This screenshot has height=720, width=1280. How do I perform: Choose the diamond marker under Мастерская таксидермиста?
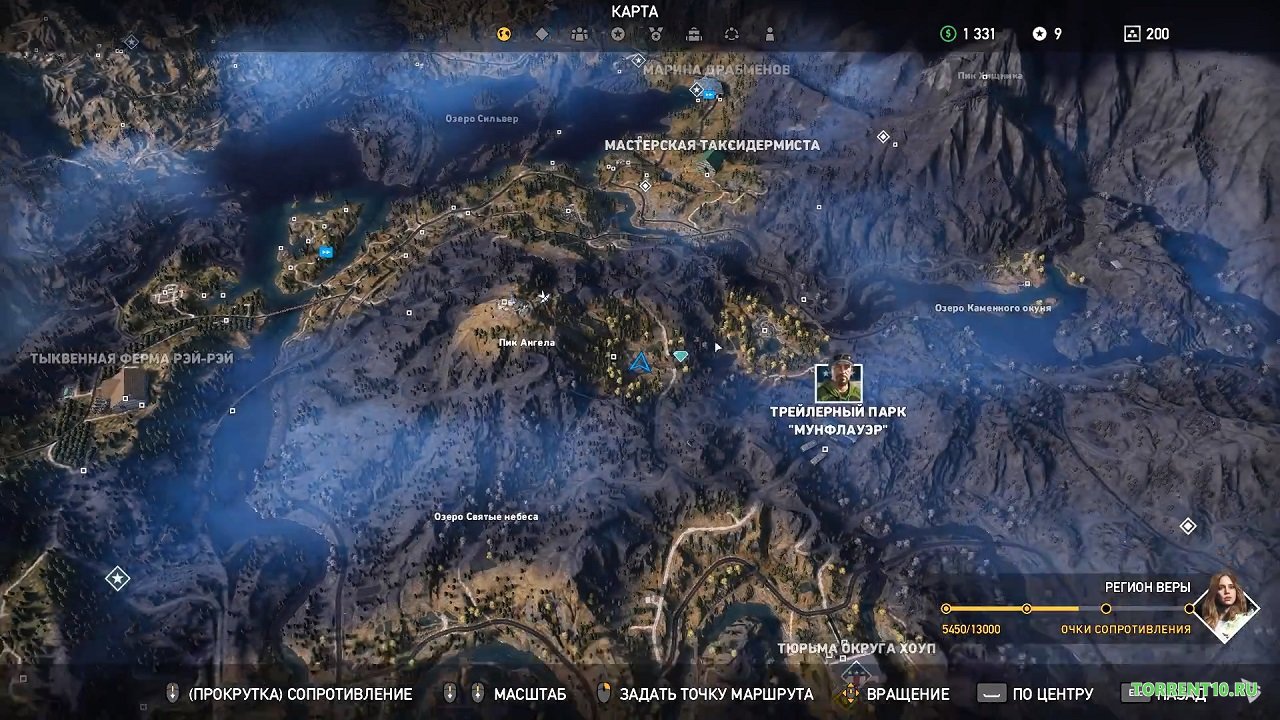tap(646, 185)
